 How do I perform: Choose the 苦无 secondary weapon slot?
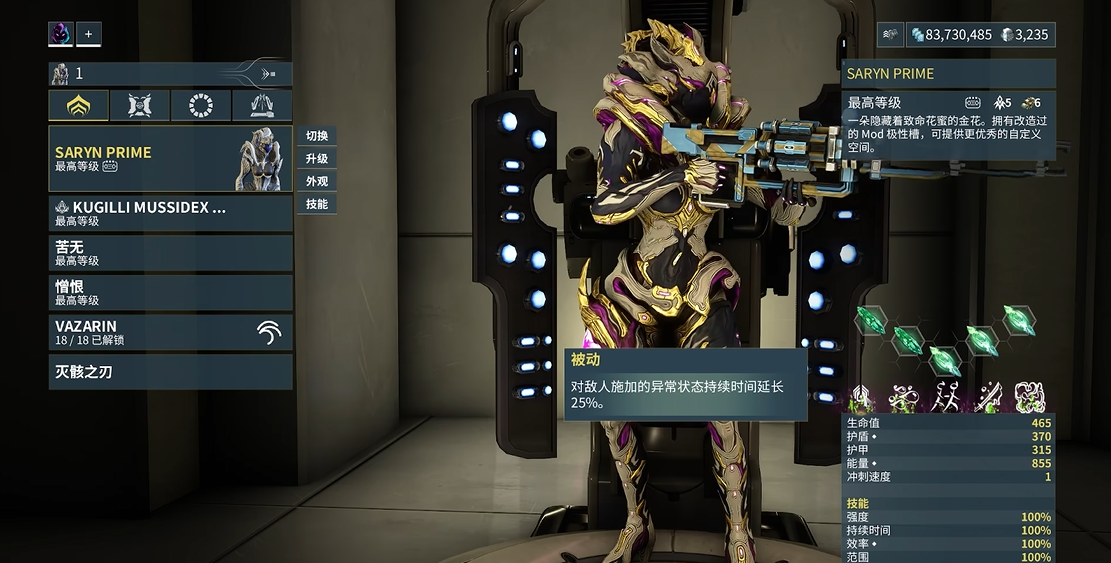point(170,253)
